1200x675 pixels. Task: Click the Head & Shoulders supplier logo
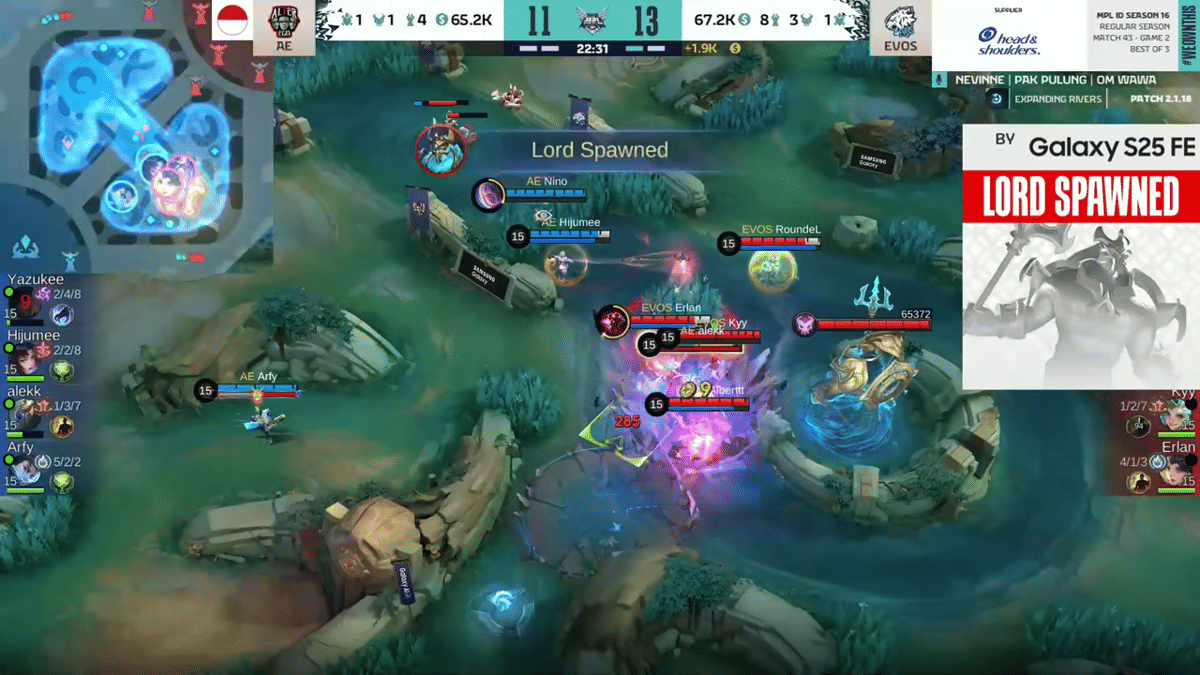pos(1008,40)
